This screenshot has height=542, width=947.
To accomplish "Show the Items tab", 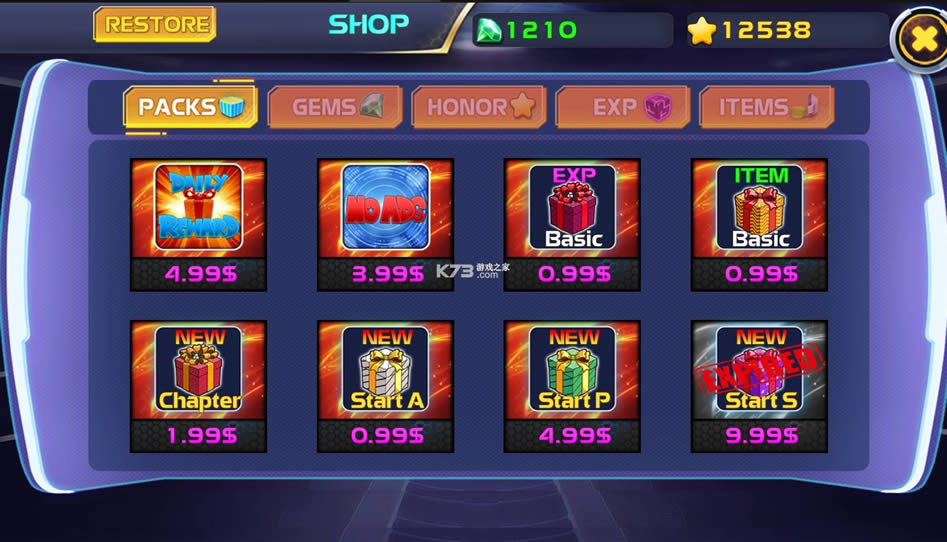I will [766, 107].
